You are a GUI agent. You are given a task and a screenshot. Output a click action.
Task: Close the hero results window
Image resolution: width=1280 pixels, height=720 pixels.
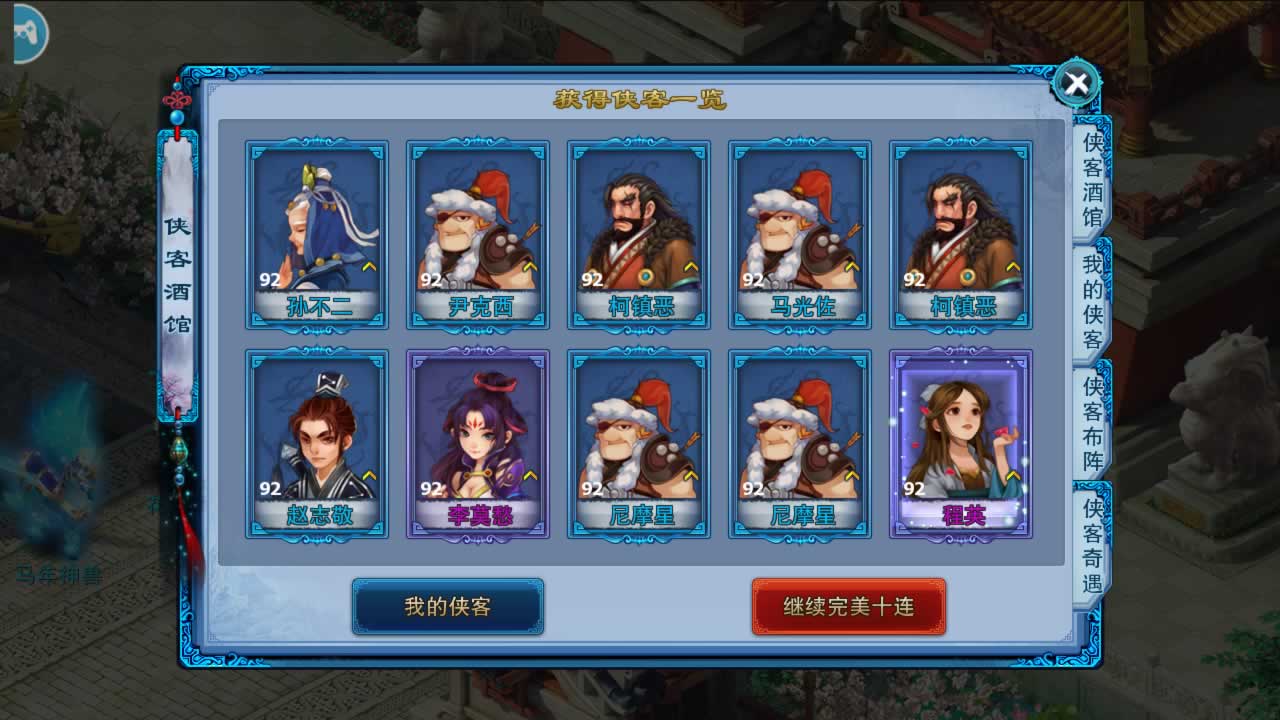1076,84
